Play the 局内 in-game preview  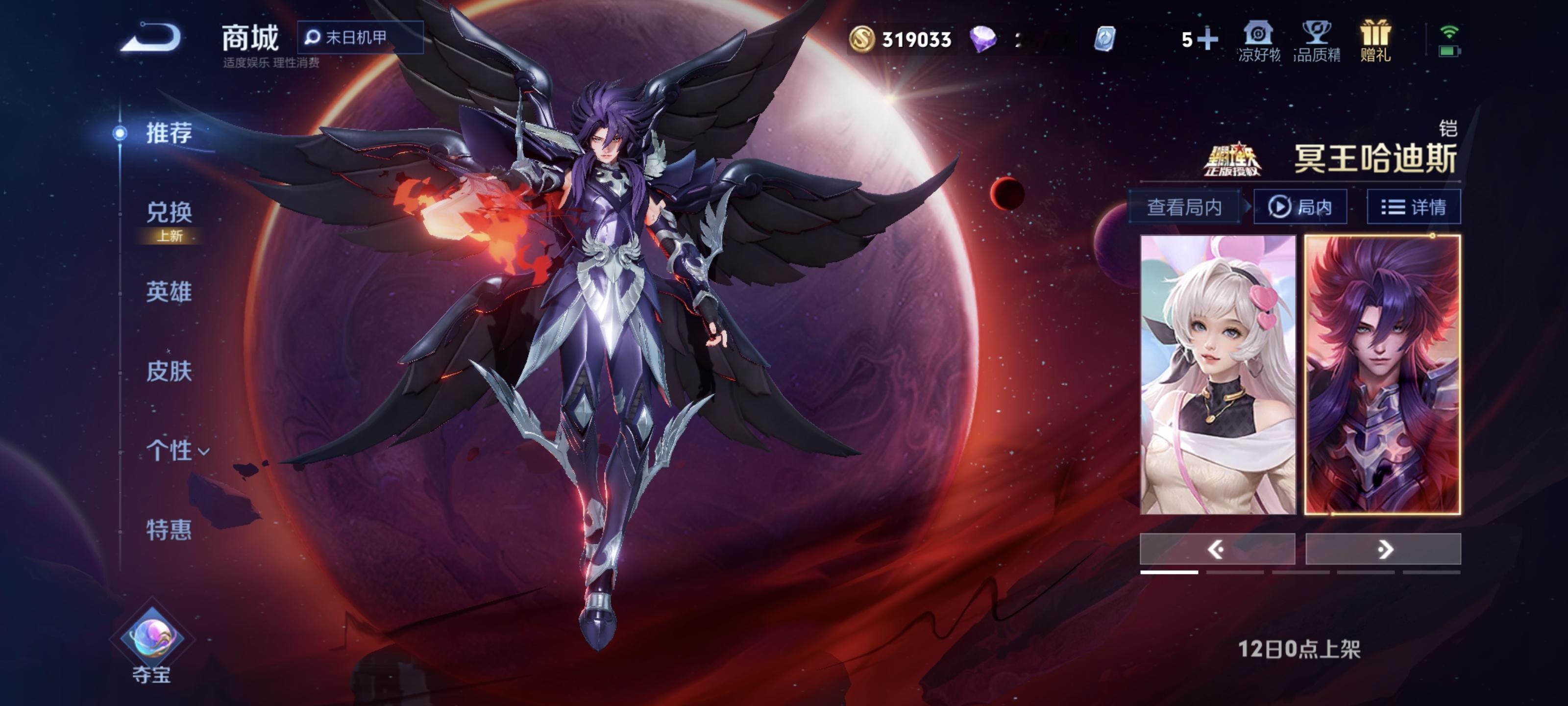(x=1300, y=207)
